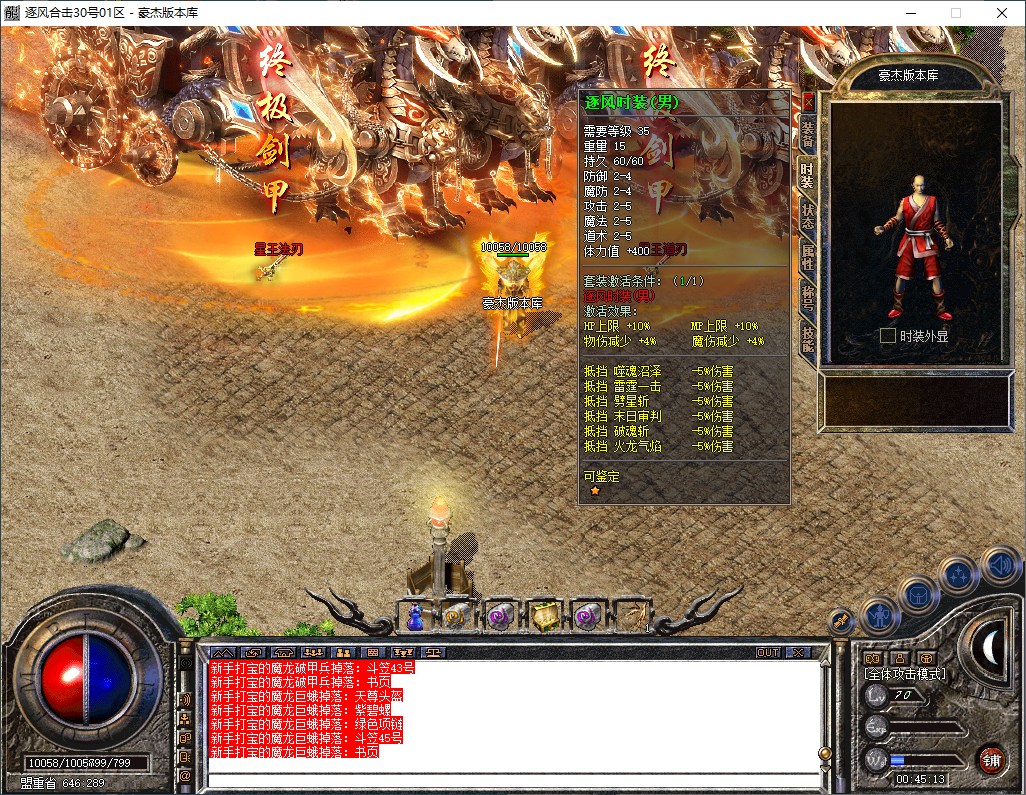
Task: Open the 状态 status tab
Action: point(807,216)
